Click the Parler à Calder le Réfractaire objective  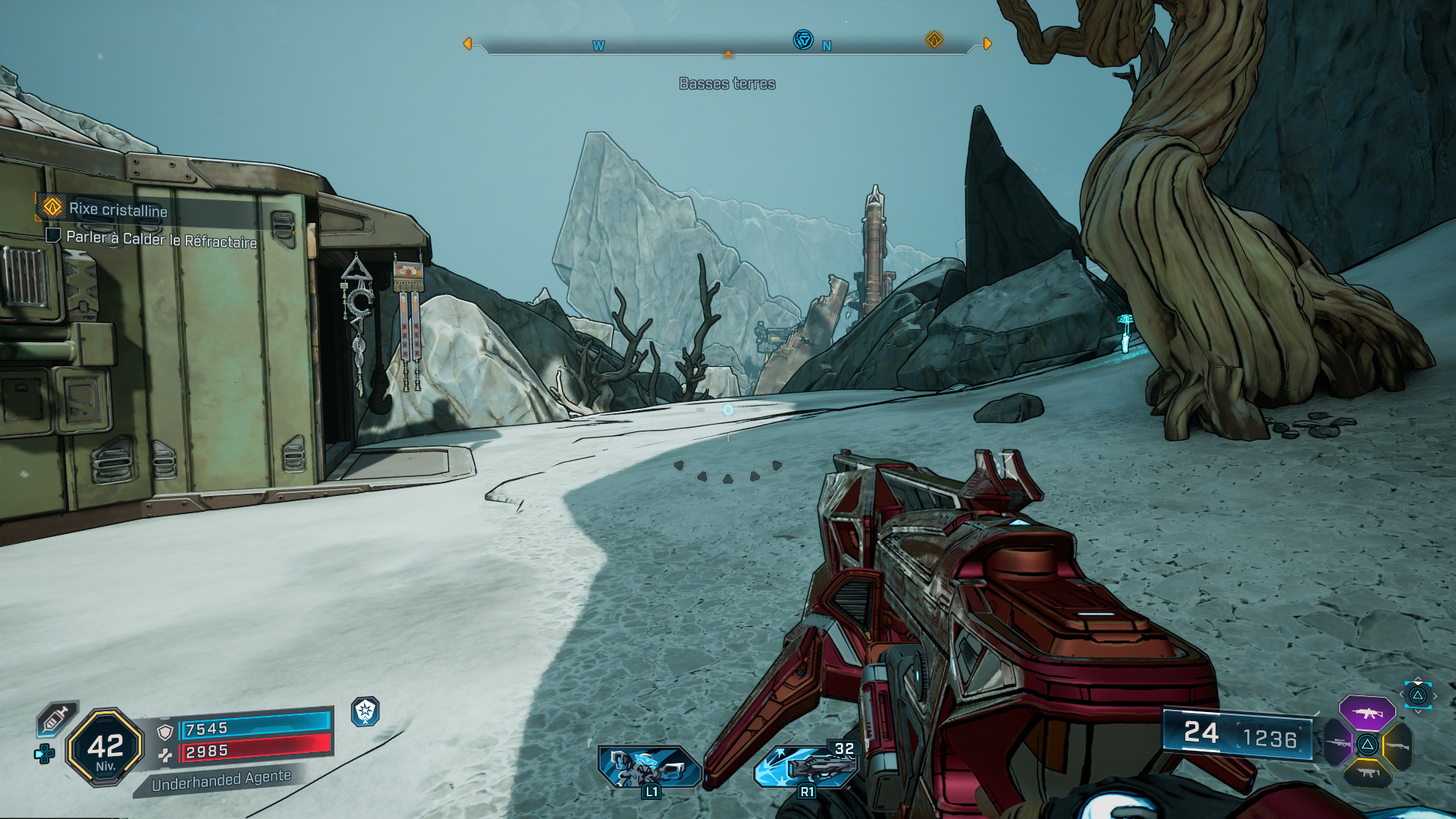[161, 239]
